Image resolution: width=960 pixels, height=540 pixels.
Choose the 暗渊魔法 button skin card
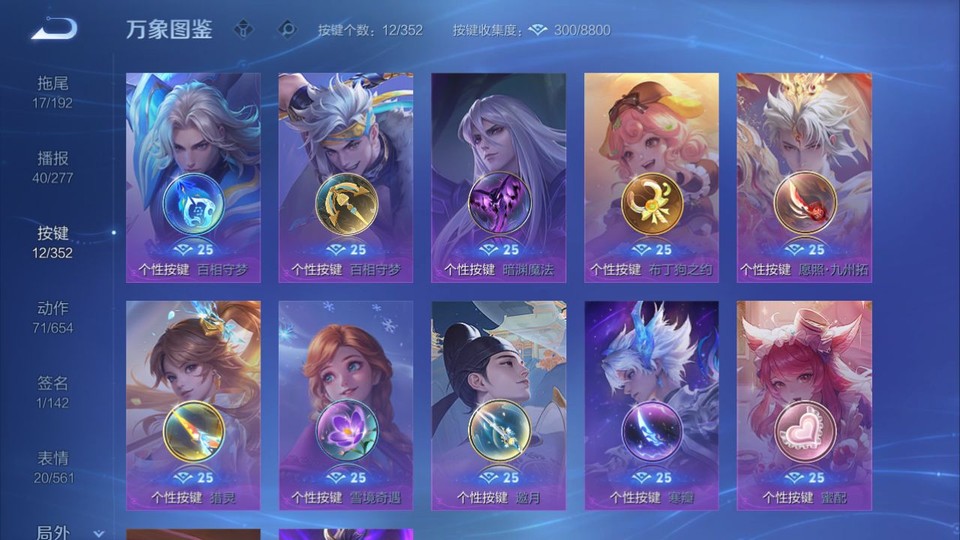click(498, 177)
